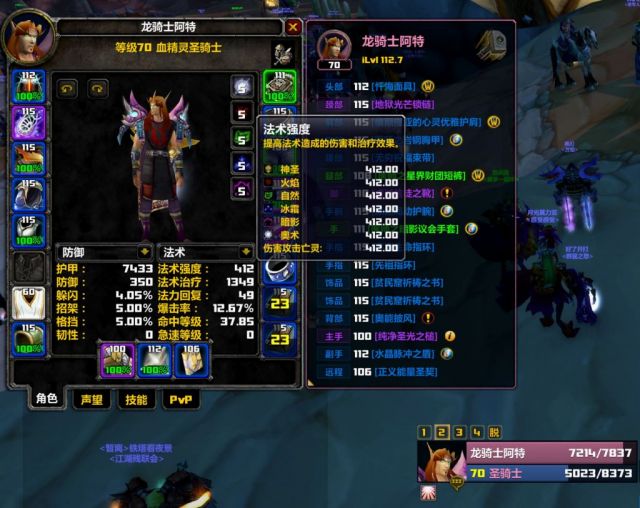Activate equipment set button 2
Viewport: 640px width, 508px height.
click(x=442, y=432)
